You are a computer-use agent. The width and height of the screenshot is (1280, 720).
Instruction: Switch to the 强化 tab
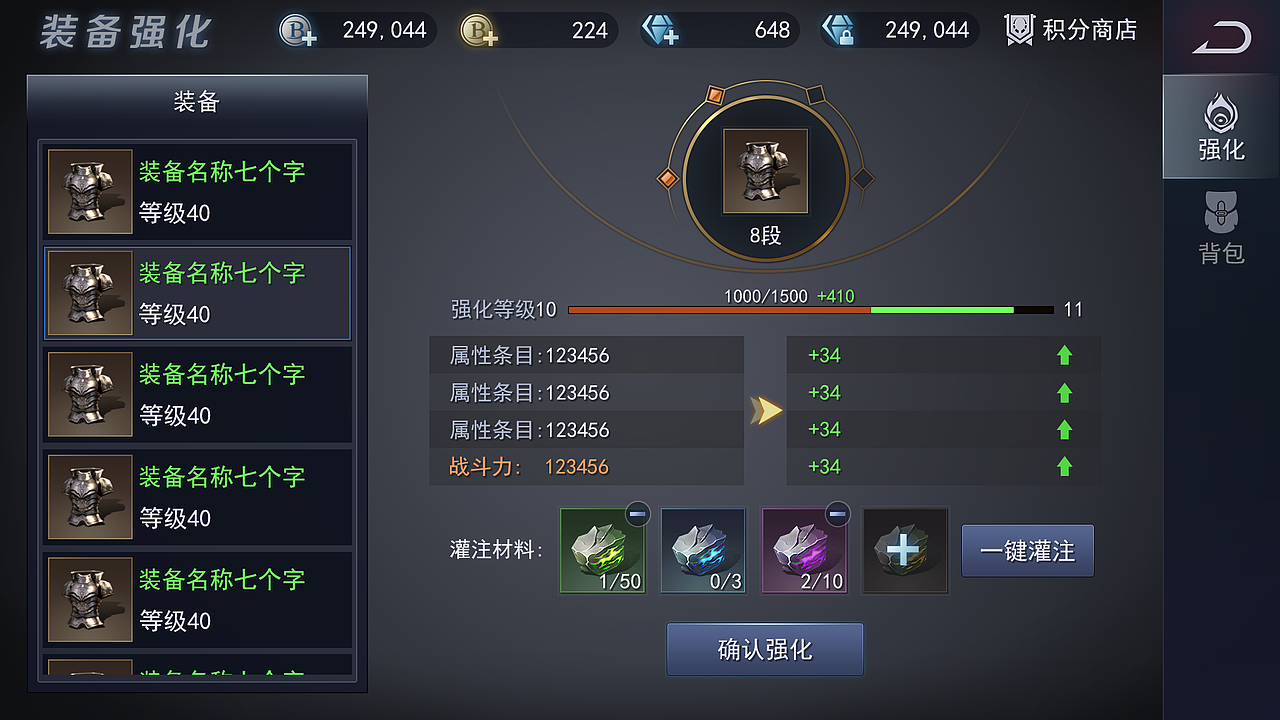(x=1221, y=128)
